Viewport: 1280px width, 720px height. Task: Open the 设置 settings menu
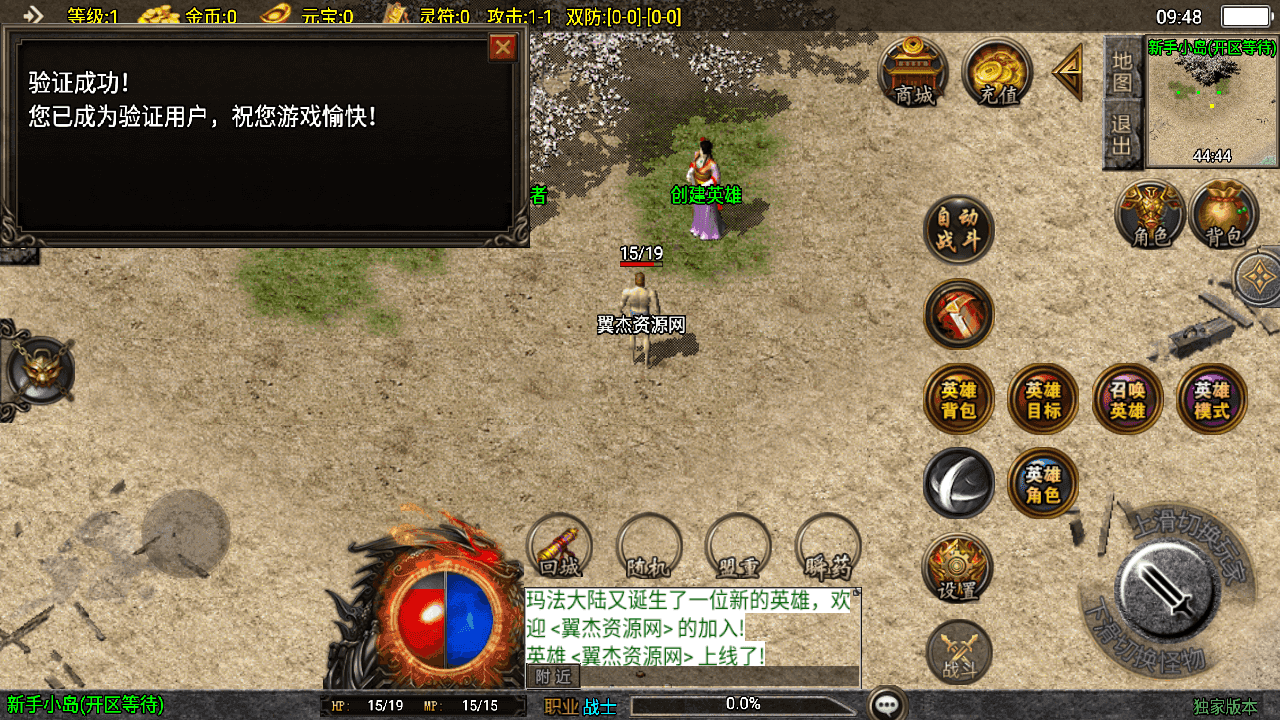[958, 568]
